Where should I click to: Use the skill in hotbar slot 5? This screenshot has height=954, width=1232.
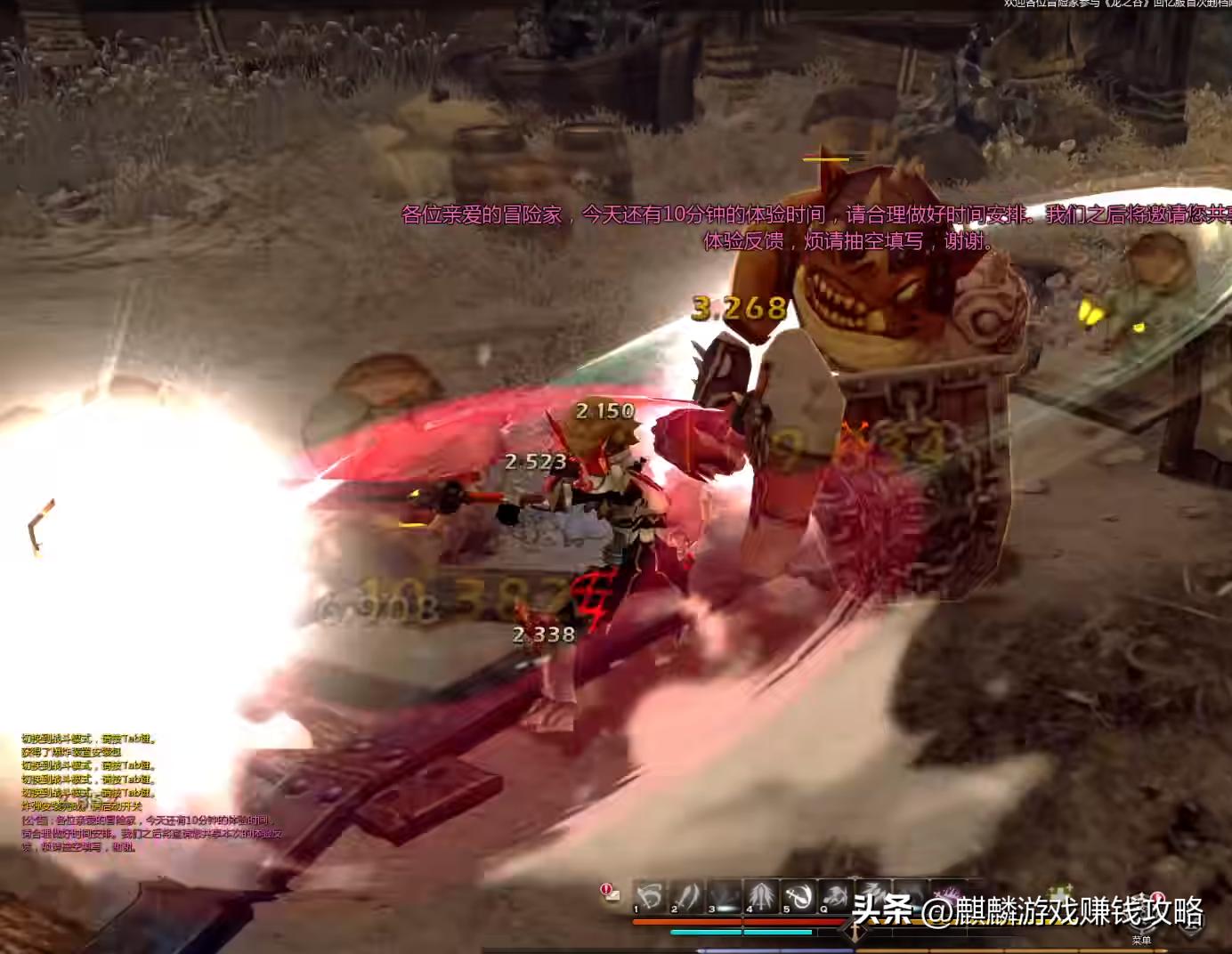(x=800, y=893)
